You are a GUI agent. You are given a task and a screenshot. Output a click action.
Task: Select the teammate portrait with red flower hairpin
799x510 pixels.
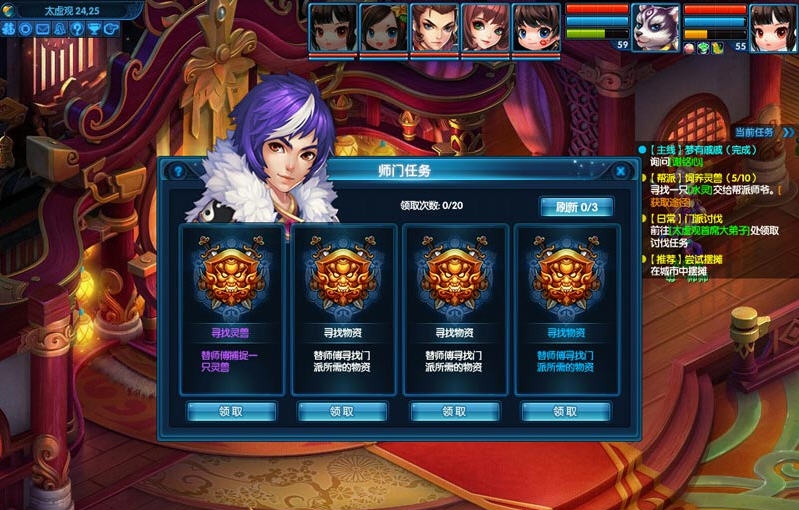click(x=384, y=27)
